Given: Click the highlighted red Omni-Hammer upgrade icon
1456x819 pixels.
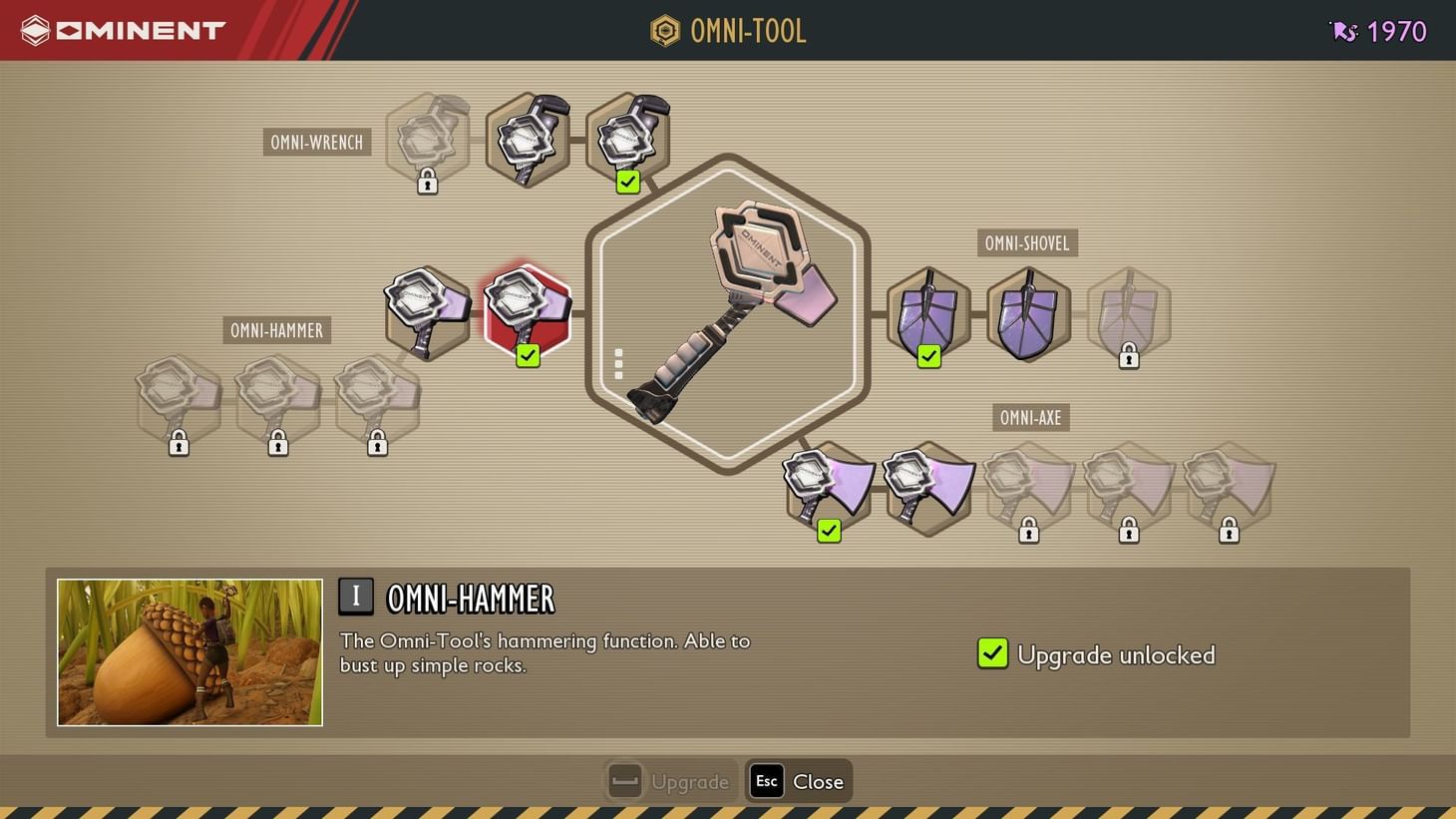Looking at the screenshot, I should 528,311.
